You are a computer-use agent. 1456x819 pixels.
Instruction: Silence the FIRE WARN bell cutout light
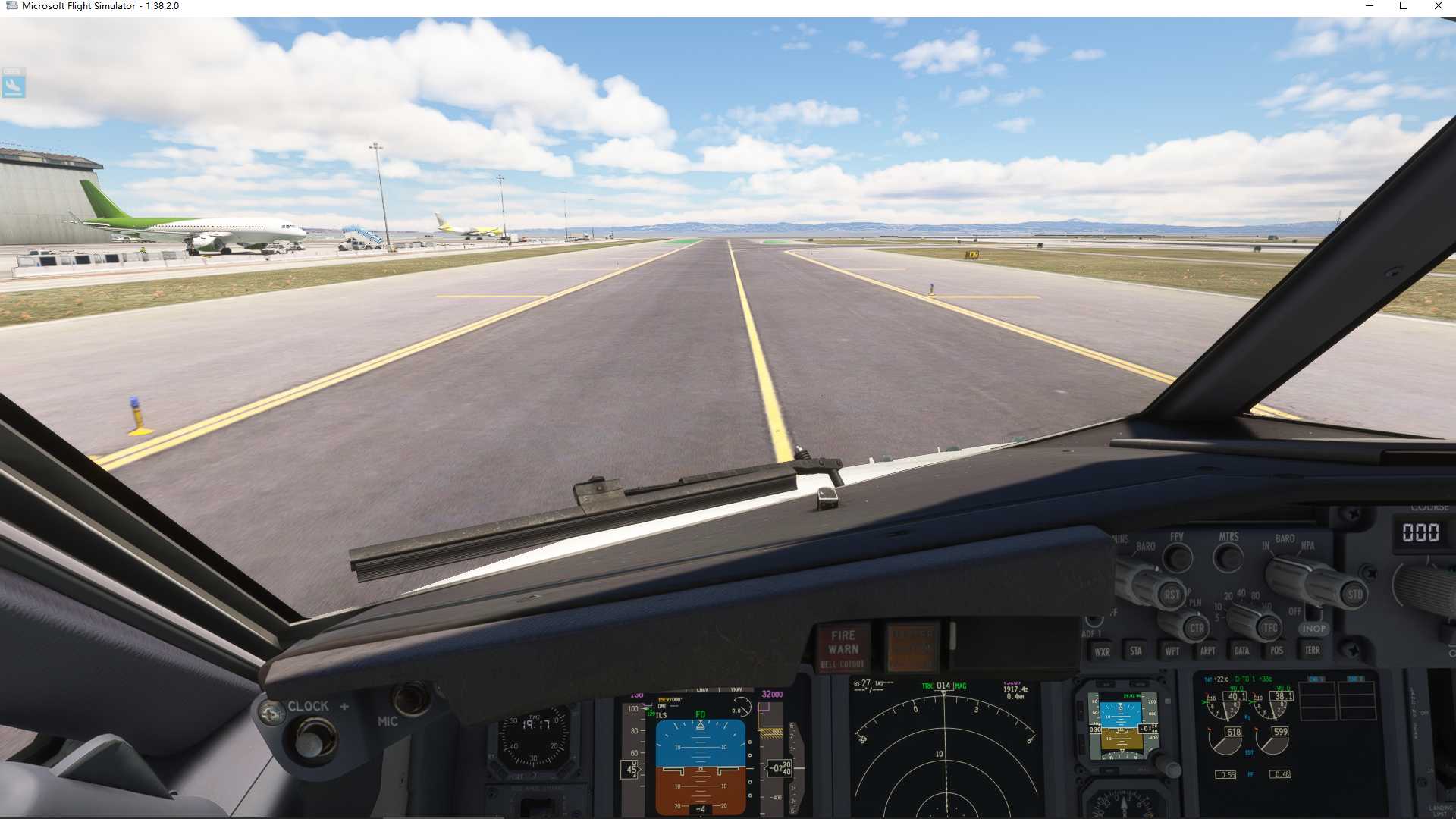click(843, 645)
